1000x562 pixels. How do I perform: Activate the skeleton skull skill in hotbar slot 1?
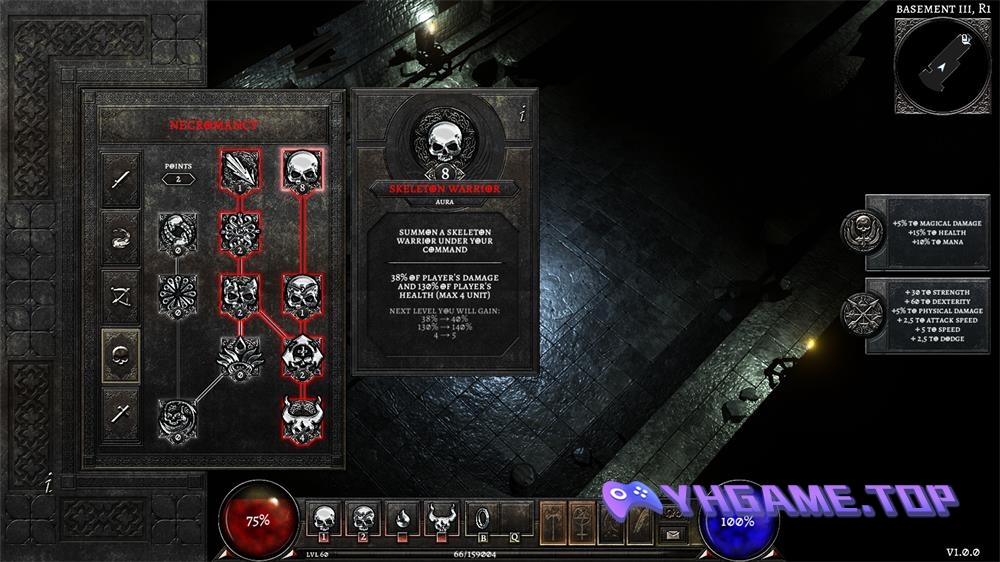[x=324, y=520]
